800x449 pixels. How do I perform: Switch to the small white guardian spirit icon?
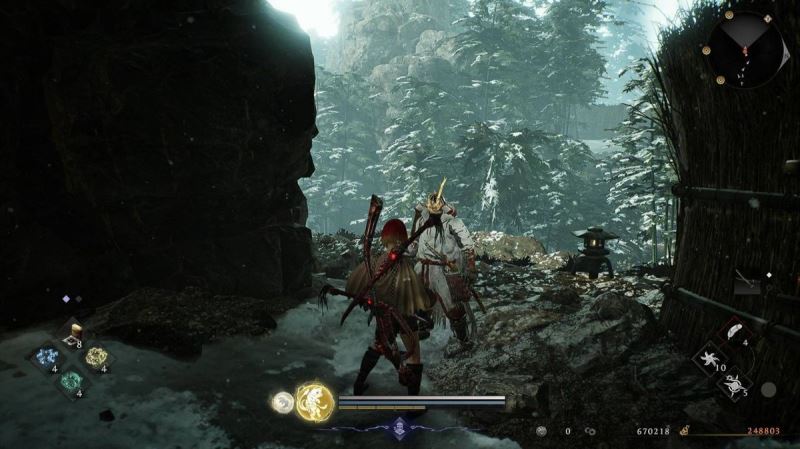283,402
